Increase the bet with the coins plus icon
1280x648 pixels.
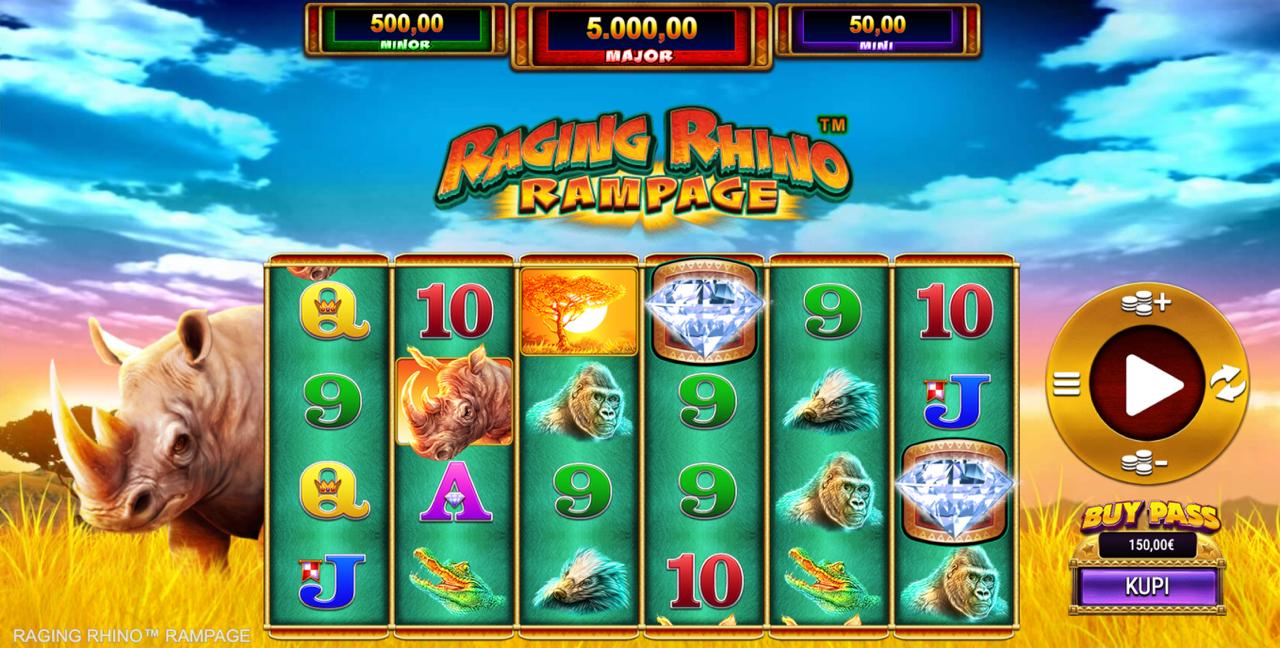tap(1146, 304)
